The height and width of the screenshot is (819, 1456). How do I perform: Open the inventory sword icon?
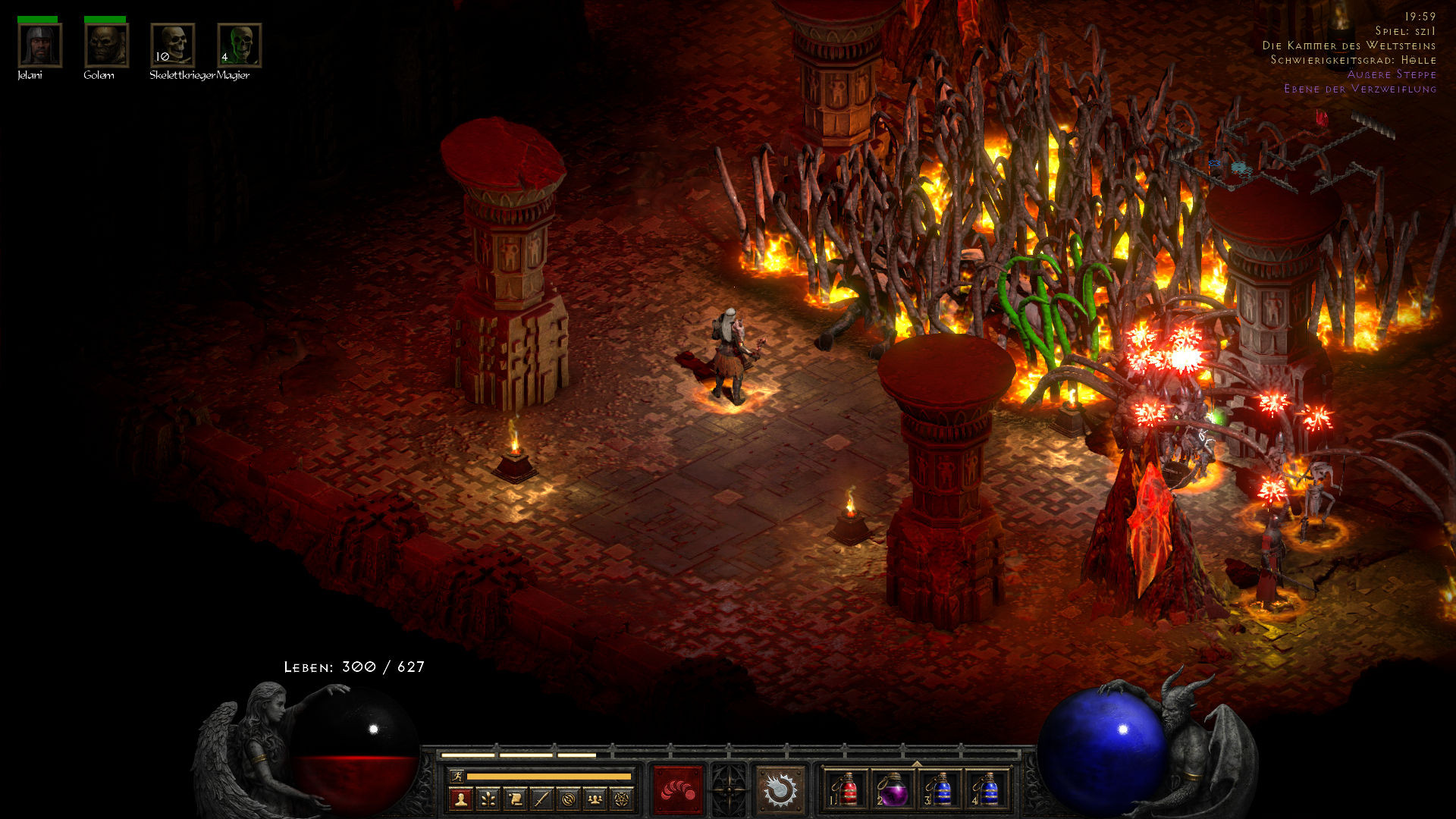[541, 799]
